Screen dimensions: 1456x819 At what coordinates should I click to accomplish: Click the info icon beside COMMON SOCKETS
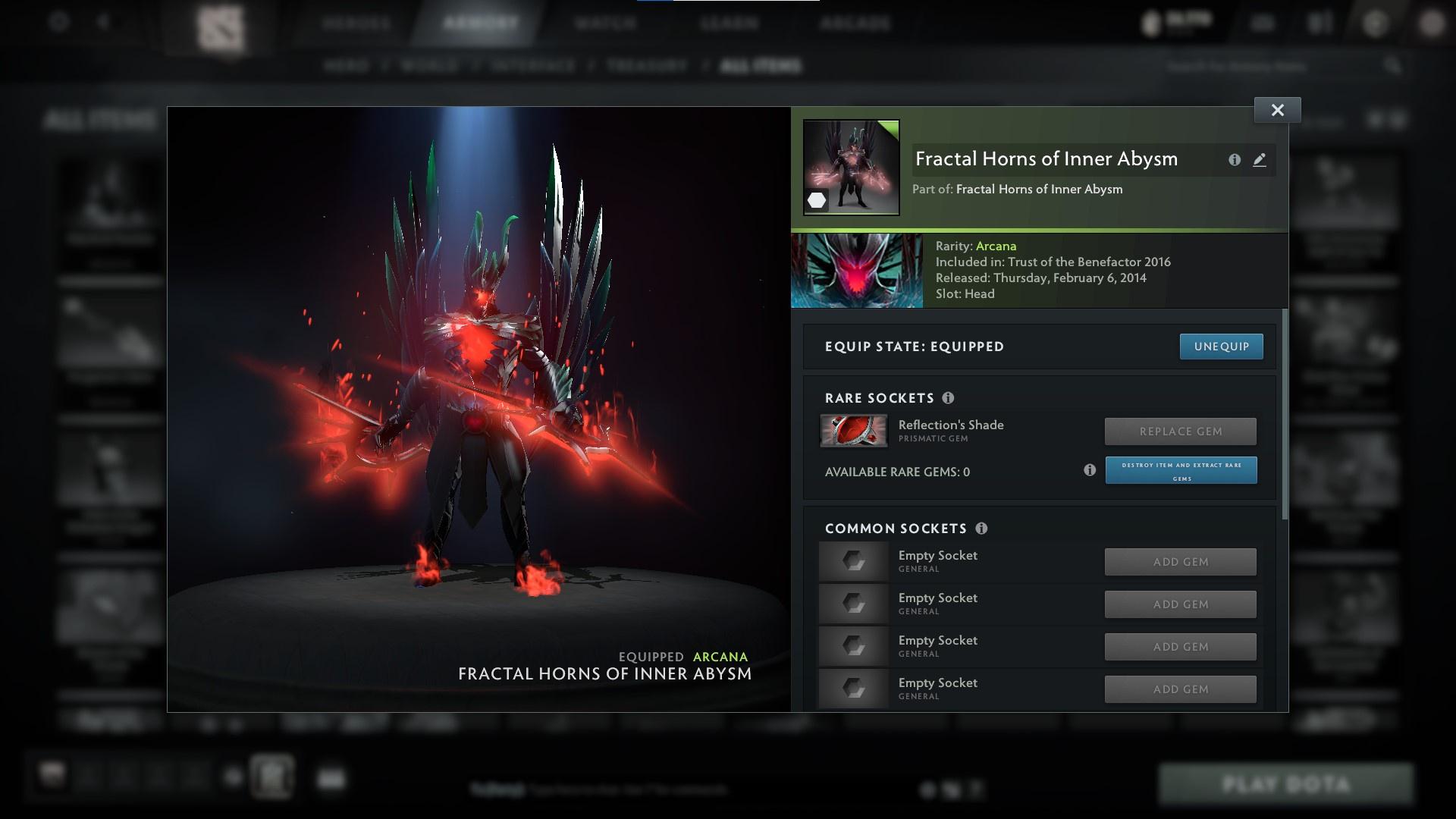click(984, 529)
